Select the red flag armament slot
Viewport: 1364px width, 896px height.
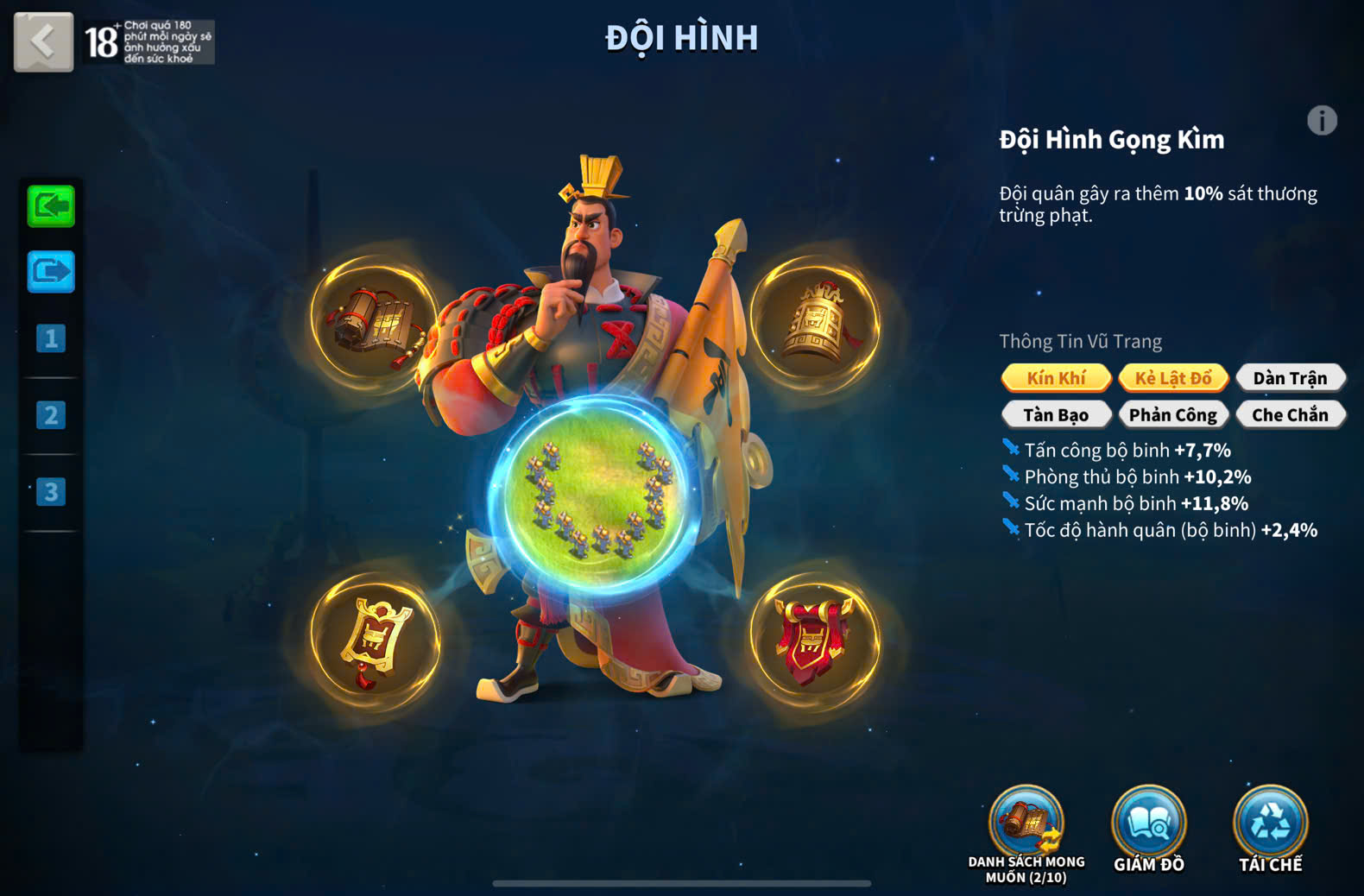pyautogui.click(x=814, y=640)
